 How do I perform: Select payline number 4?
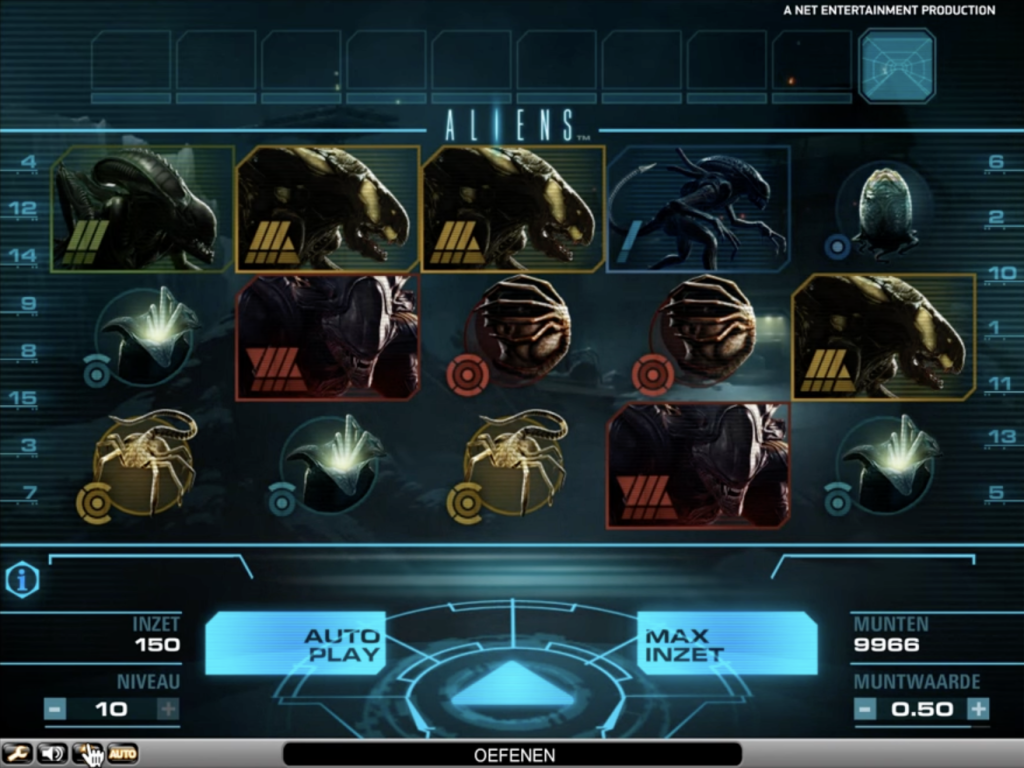click(x=28, y=161)
